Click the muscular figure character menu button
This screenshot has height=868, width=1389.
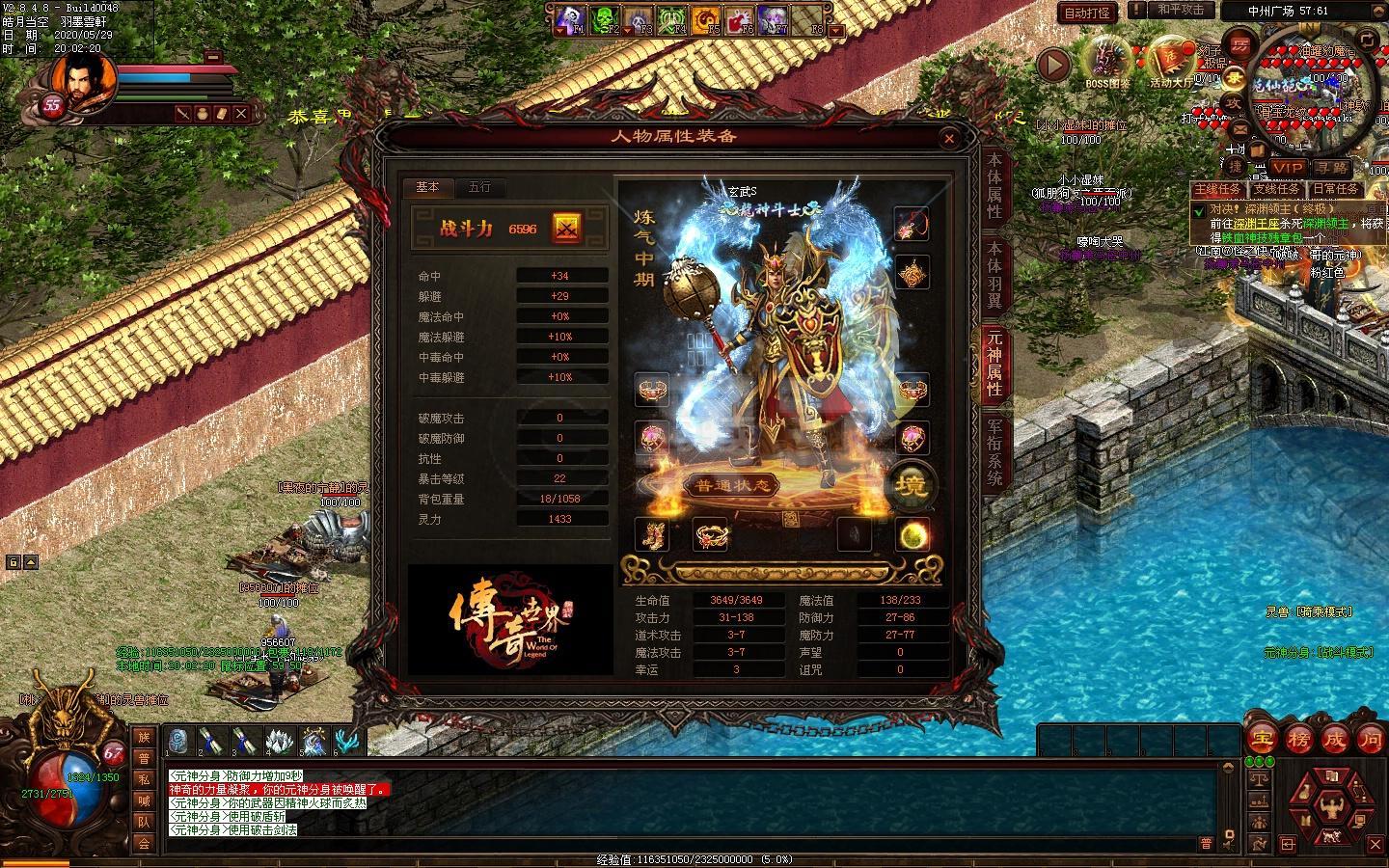click(x=1334, y=800)
